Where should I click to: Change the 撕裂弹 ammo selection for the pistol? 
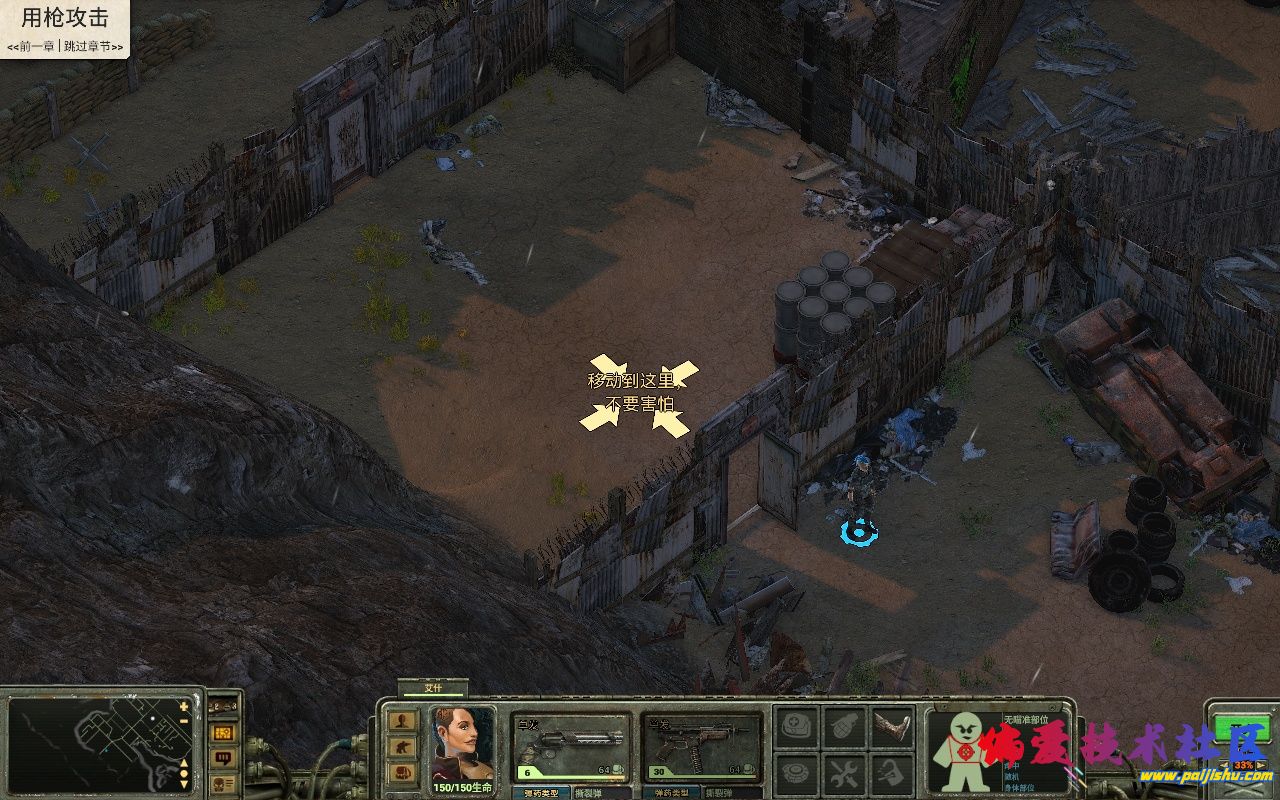588,793
